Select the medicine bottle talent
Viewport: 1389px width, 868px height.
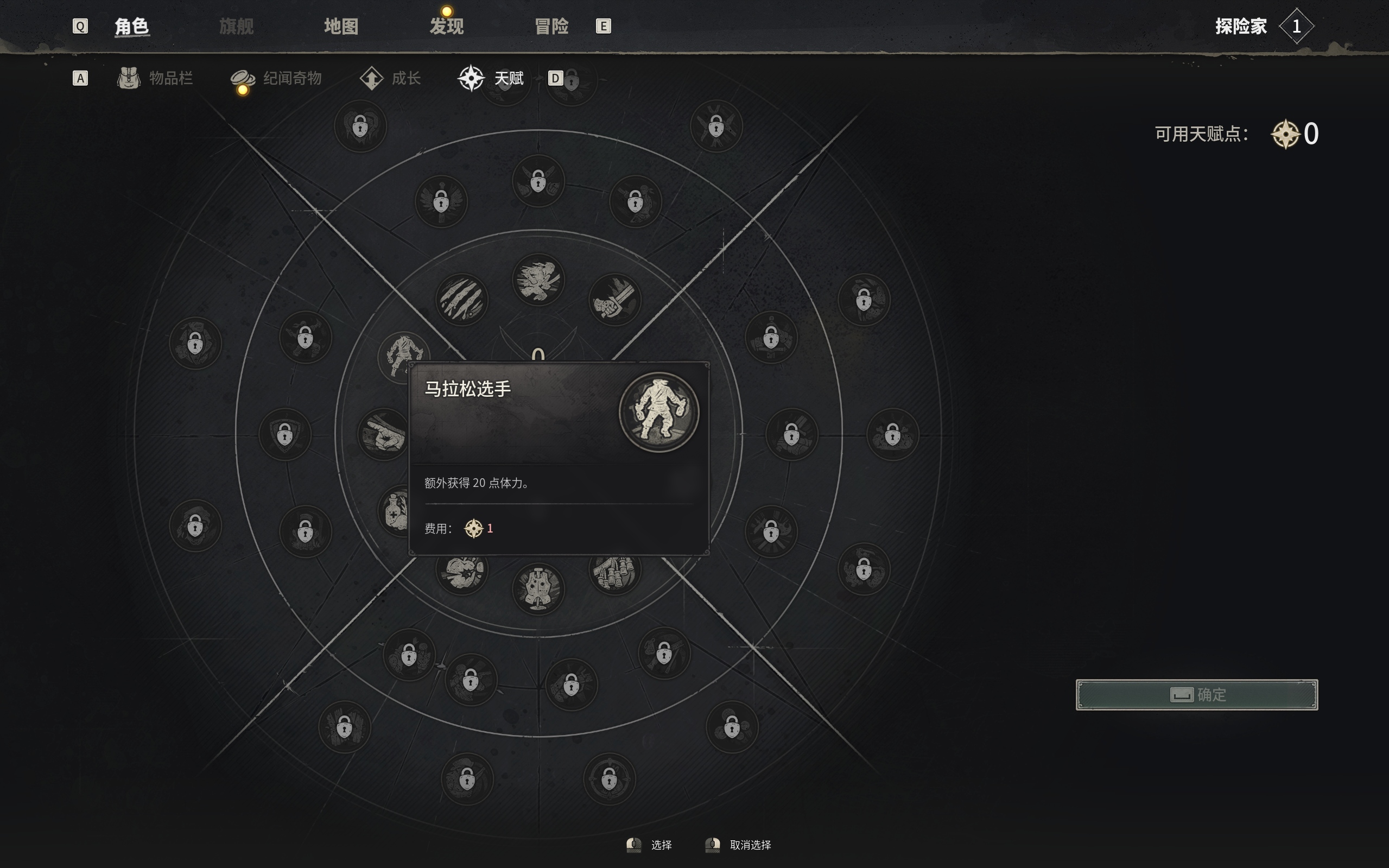point(394,510)
